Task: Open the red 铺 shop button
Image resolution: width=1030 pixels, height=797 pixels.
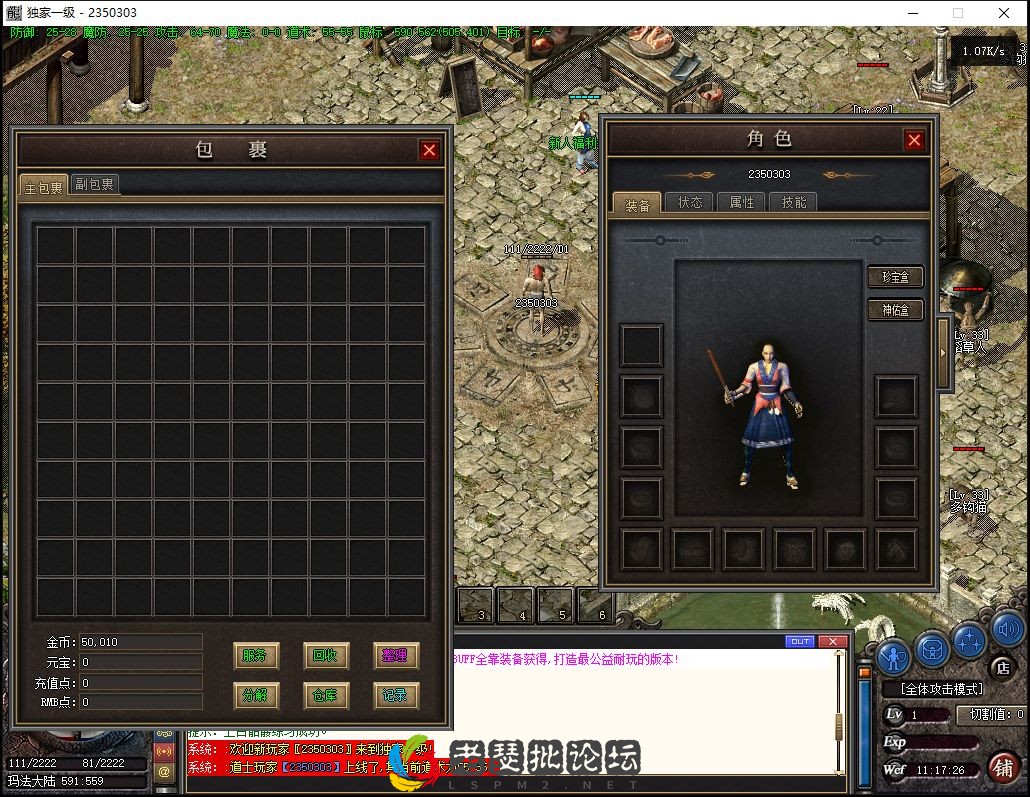Action: click(x=1004, y=766)
